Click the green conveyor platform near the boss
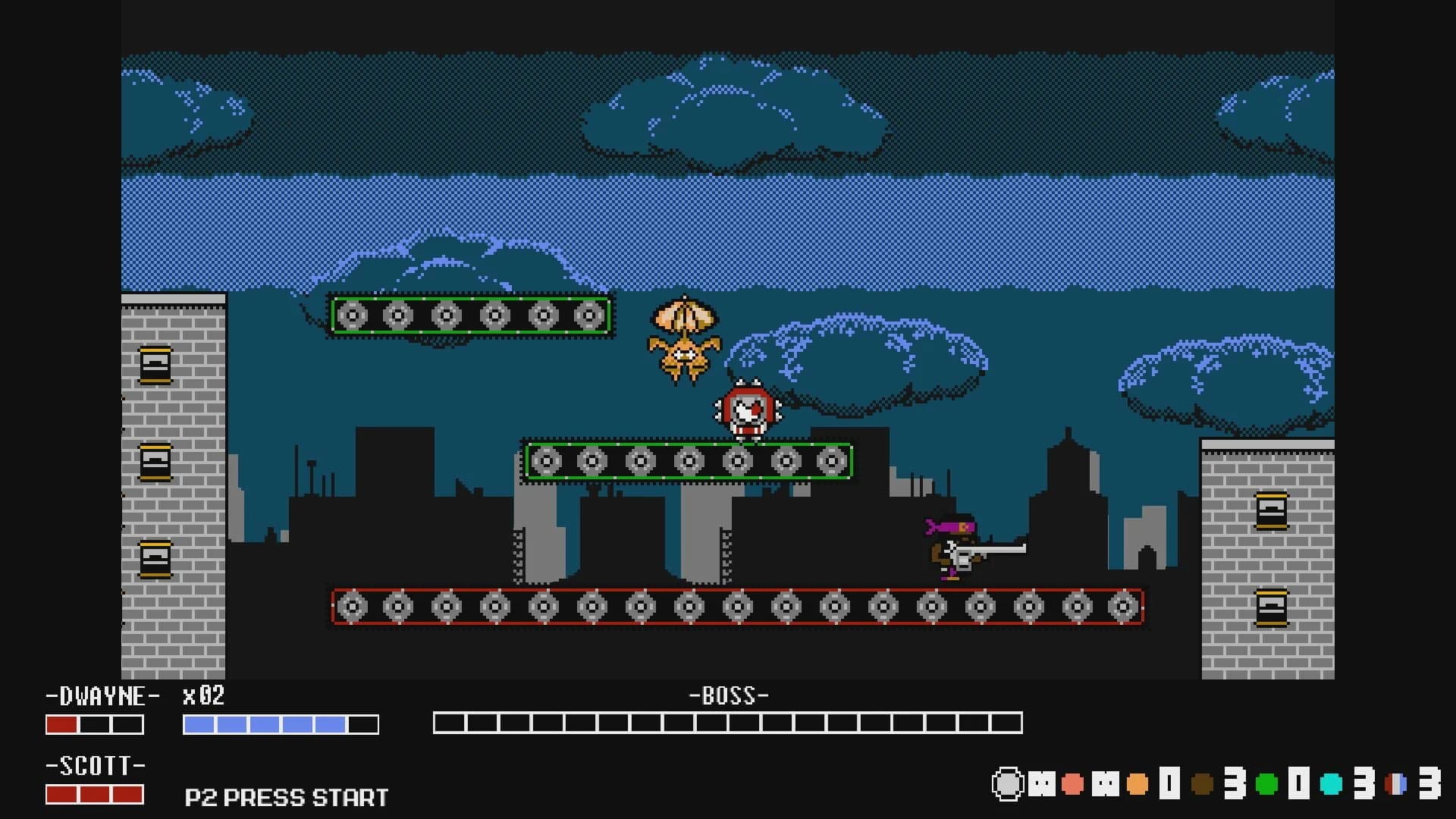1456x819 pixels. click(689, 460)
